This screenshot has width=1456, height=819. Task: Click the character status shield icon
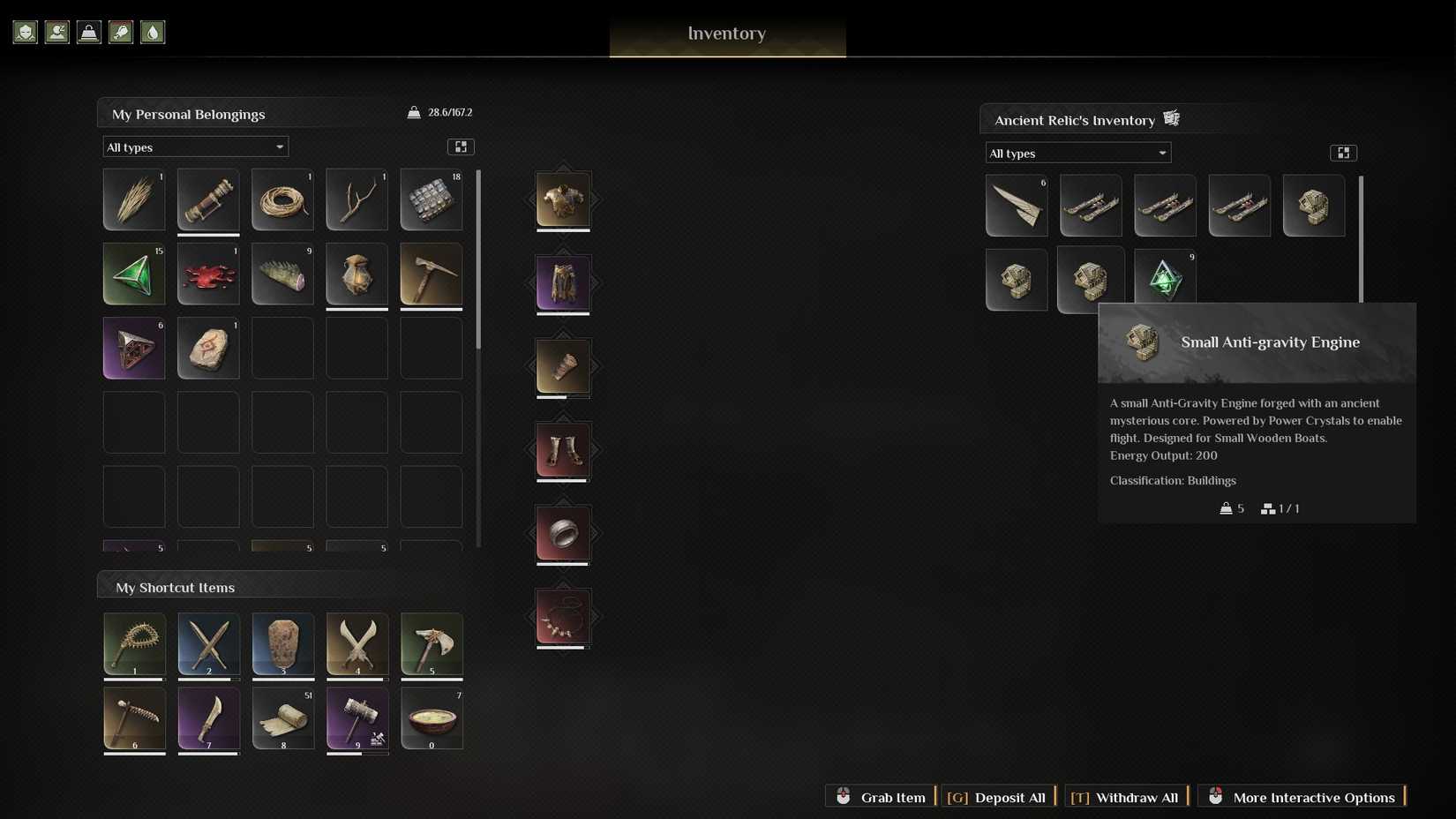25,32
